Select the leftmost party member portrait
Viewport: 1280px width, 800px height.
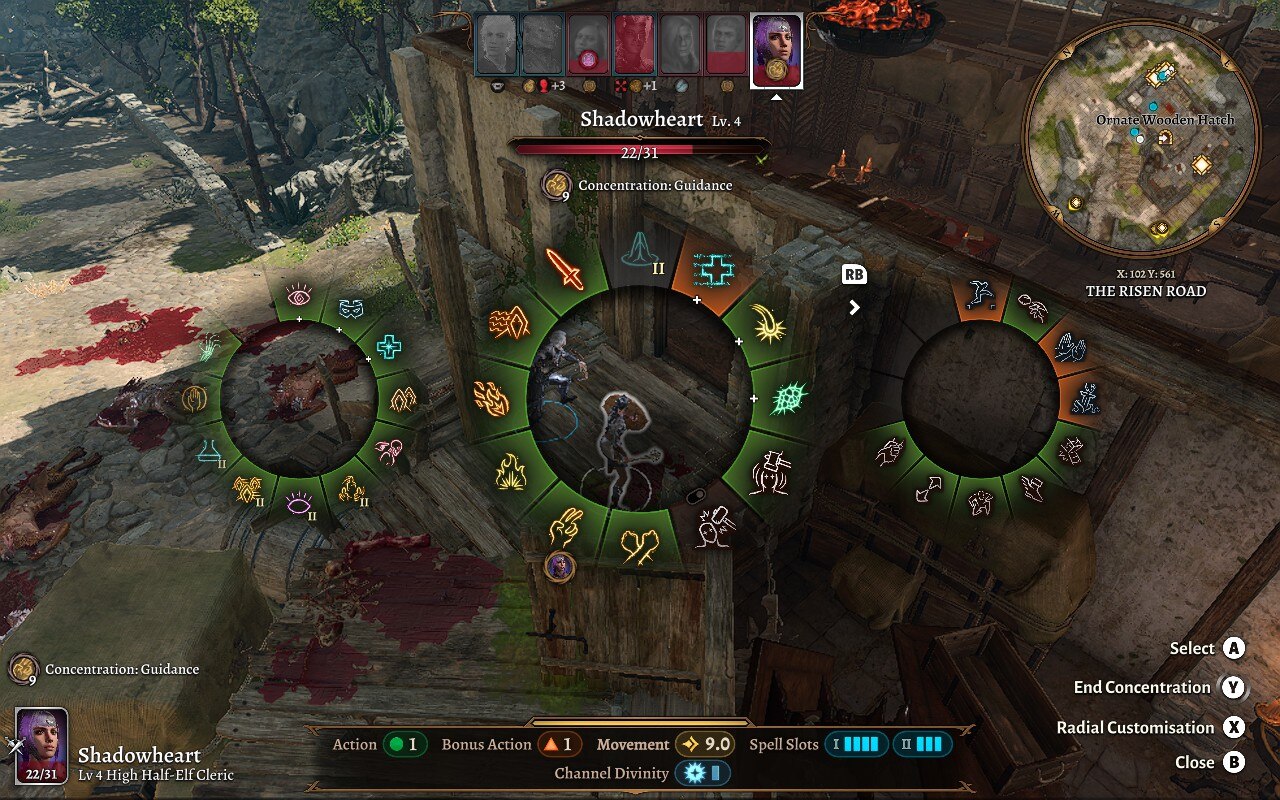point(495,45)
